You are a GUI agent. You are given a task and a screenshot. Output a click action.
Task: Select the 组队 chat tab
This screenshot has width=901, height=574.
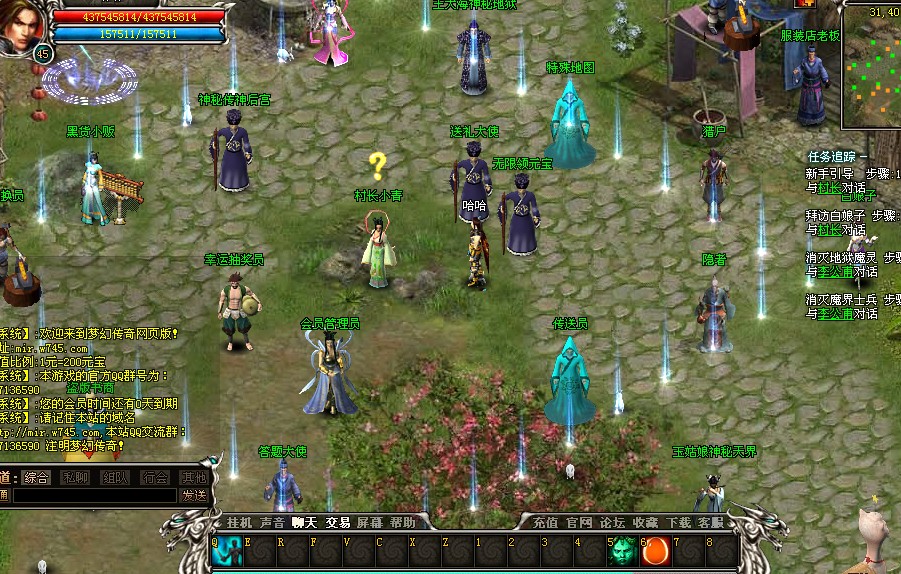[x=115, y=478]
